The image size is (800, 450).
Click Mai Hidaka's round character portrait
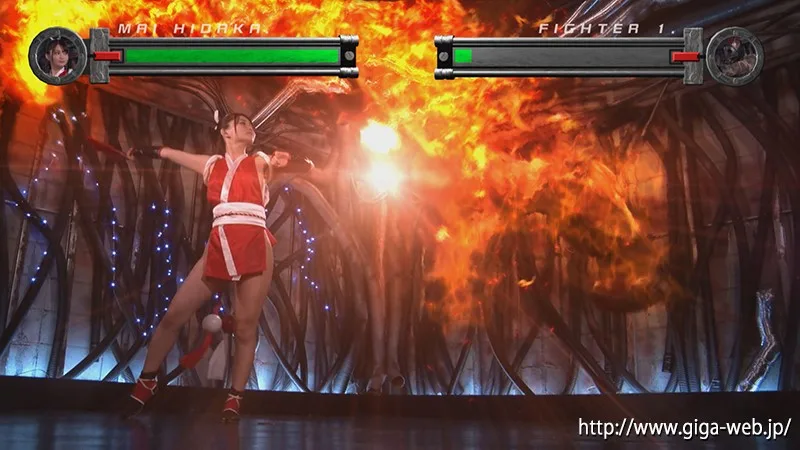58,56
